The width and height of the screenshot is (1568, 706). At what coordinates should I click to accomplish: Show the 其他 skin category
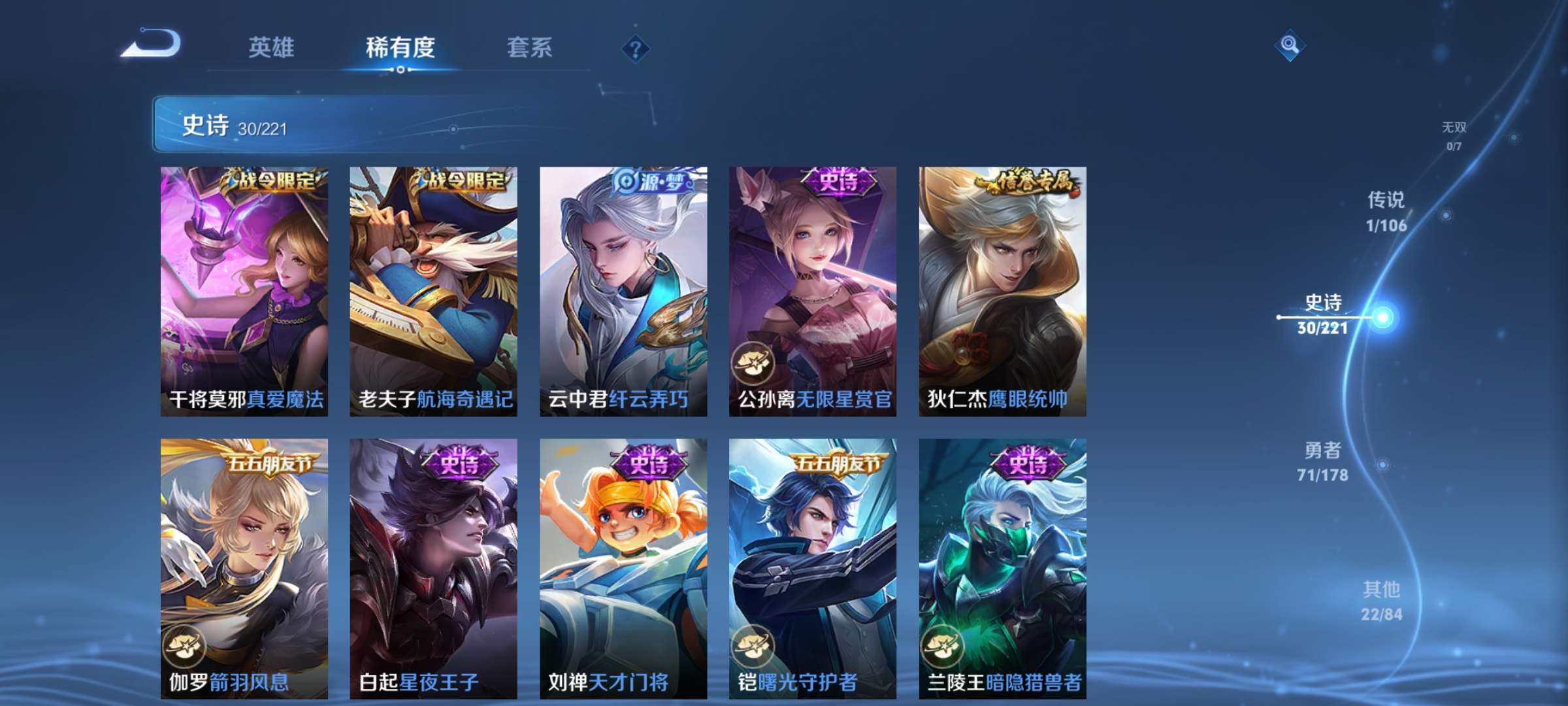click(1381, 601)
